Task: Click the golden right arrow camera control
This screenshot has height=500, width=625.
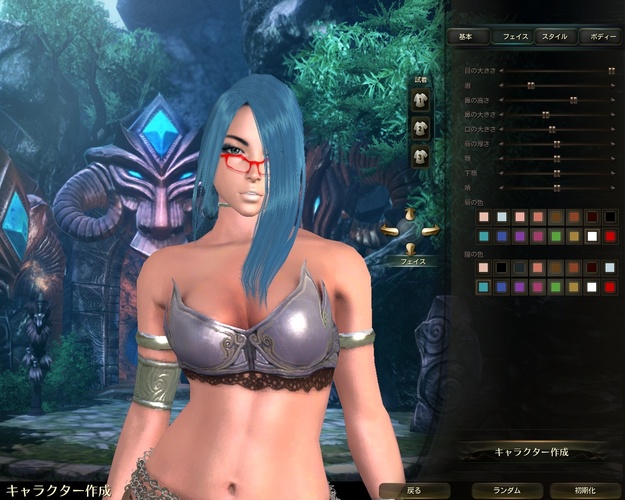Action: pos(431,232)
